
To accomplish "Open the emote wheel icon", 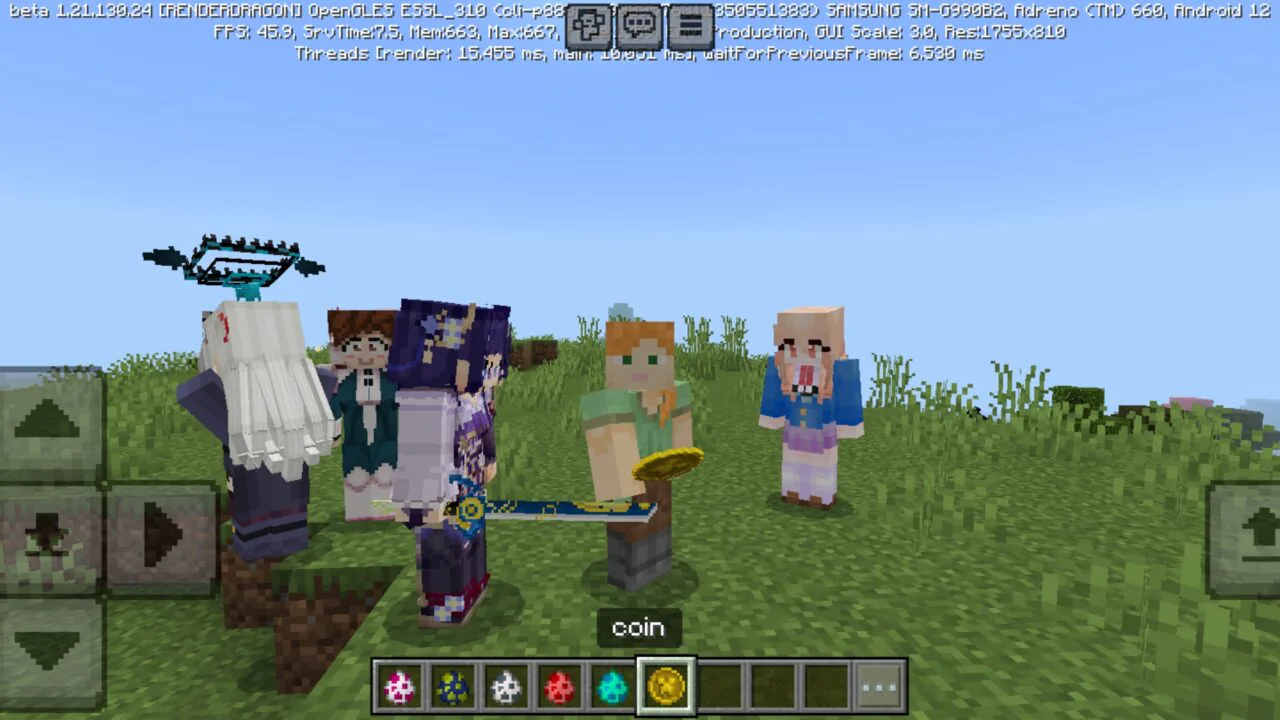I will pyautogui.click(x=588, y=26).
